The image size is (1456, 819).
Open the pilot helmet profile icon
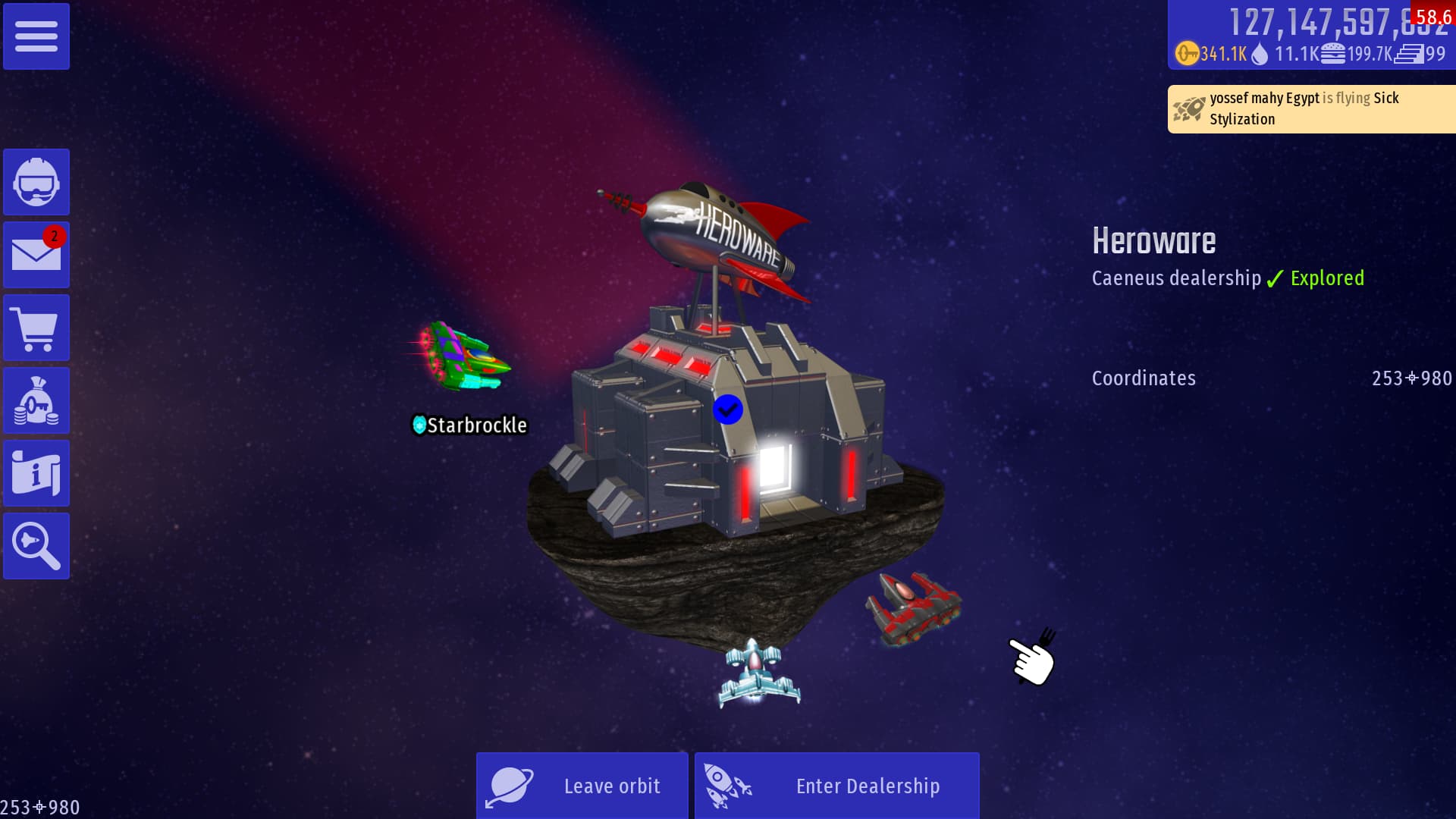point(36,182)
